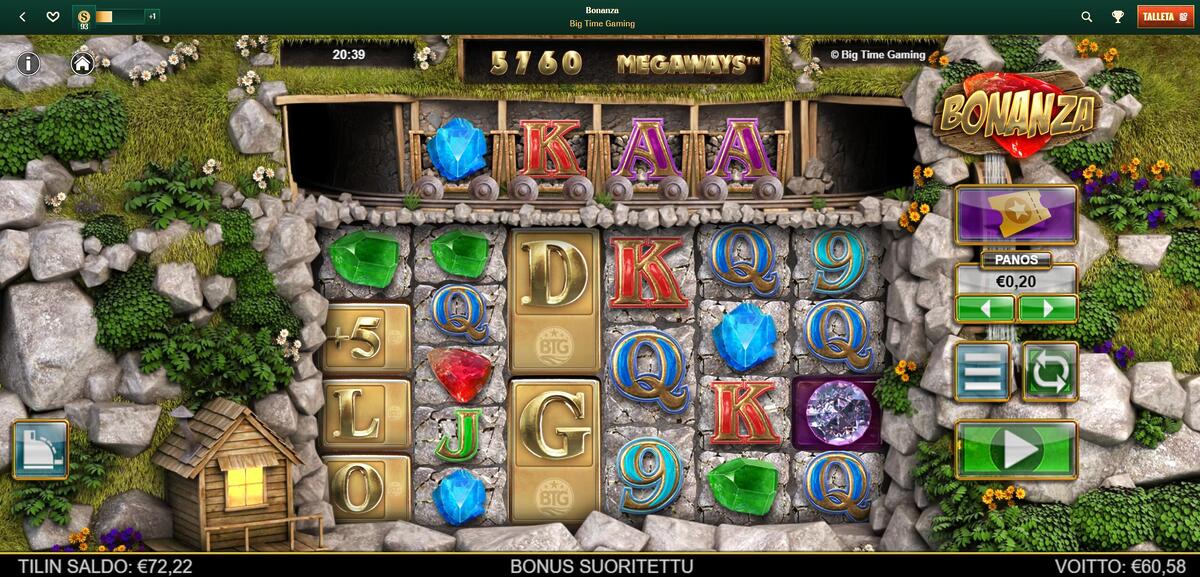Spin the reels with the green play button
This screenshot has height=577, width=1200.
pos(1016,450)
